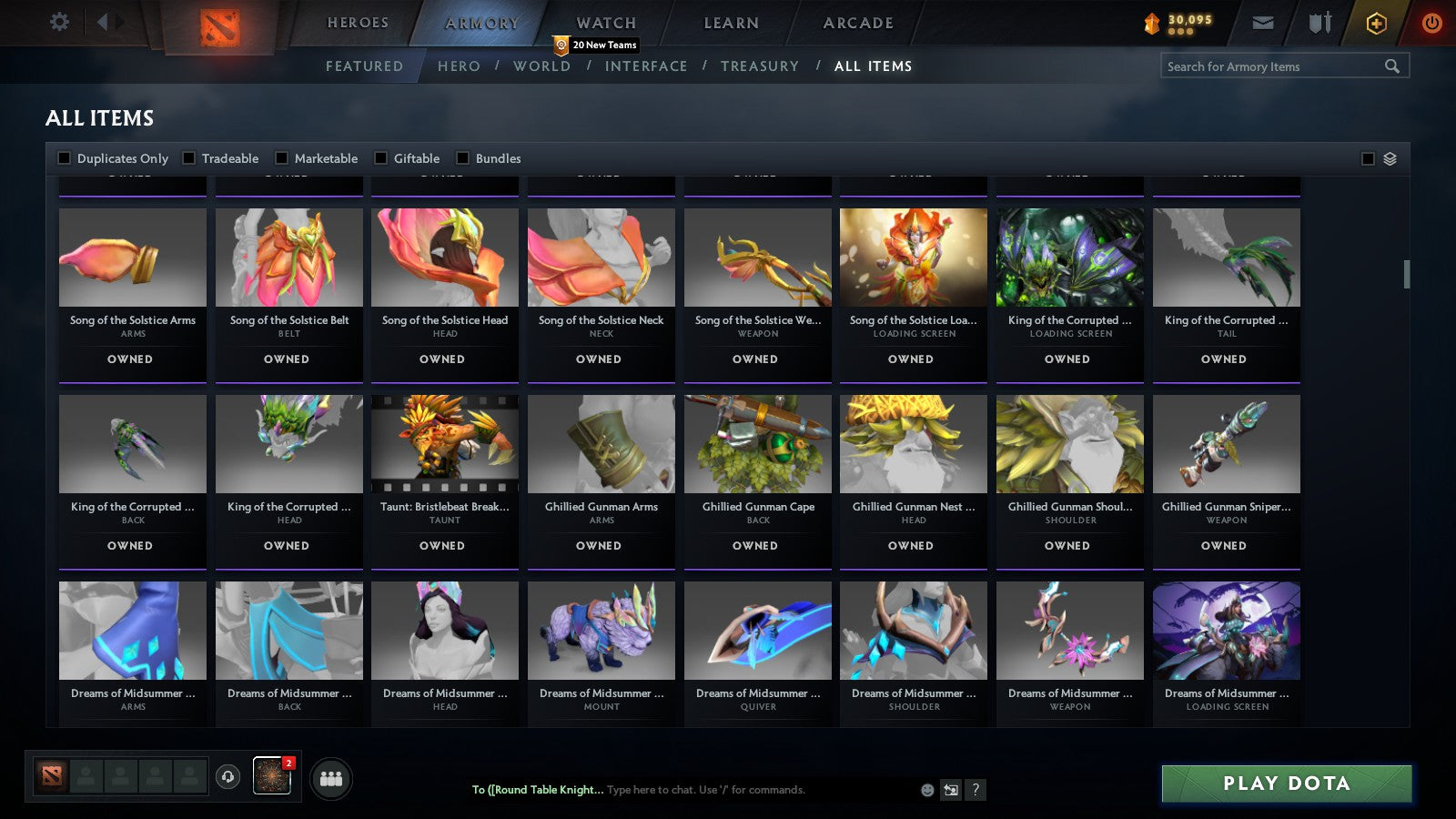Screen dimensions: 1456x819
Task: Open the friends list icon bottom right
Action: pyautogui.click(x=332, y=777)
